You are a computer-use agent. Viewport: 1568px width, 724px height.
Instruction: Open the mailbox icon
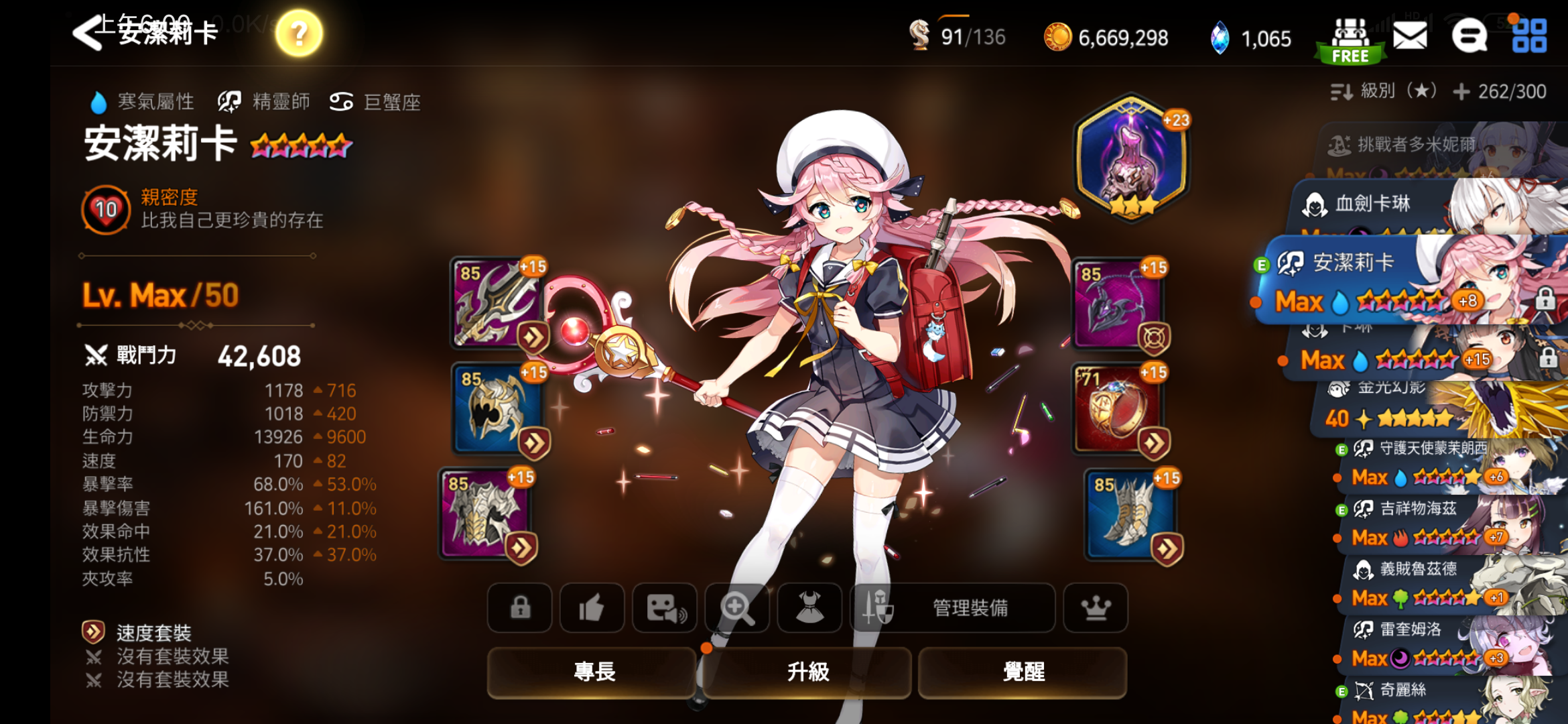click(1410, 38)
